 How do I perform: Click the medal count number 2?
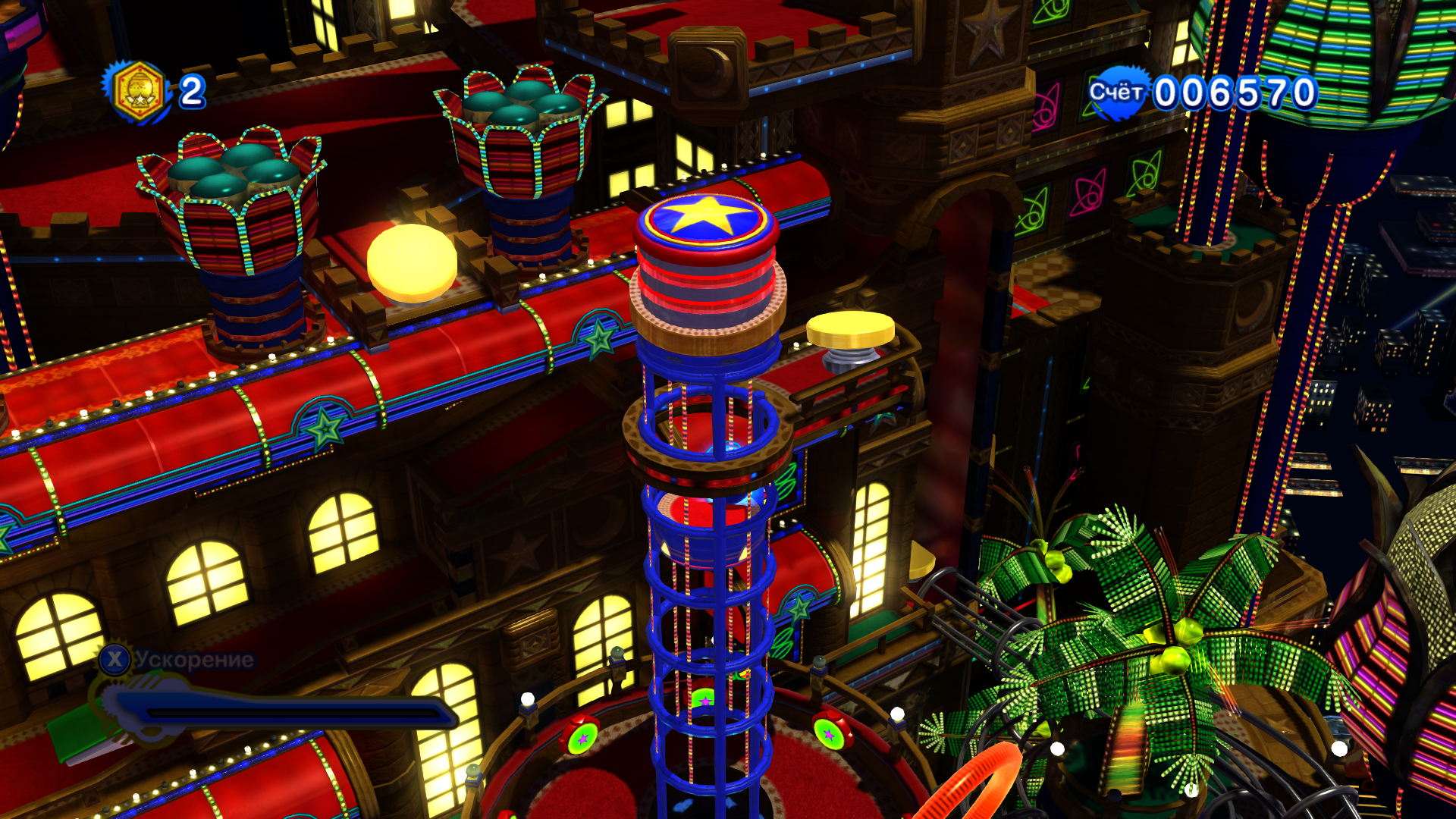point(191,93)
